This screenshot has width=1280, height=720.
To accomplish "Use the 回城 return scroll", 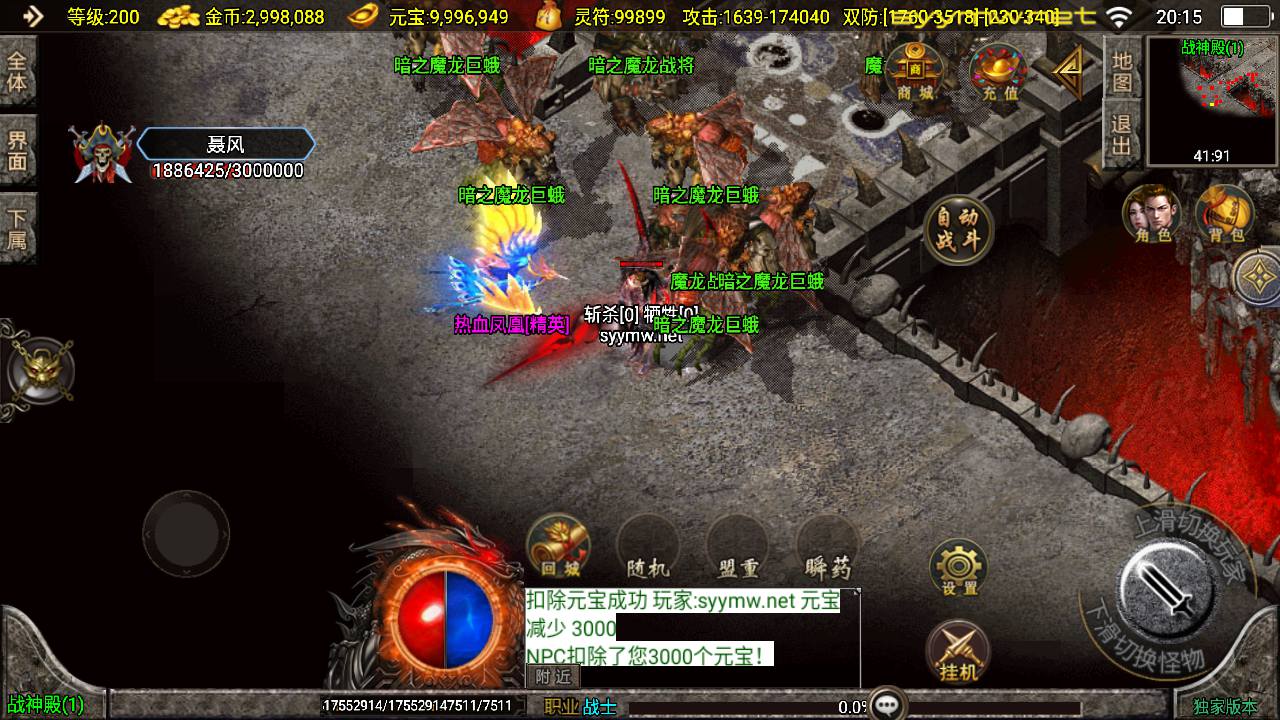I will coord(559,546).
